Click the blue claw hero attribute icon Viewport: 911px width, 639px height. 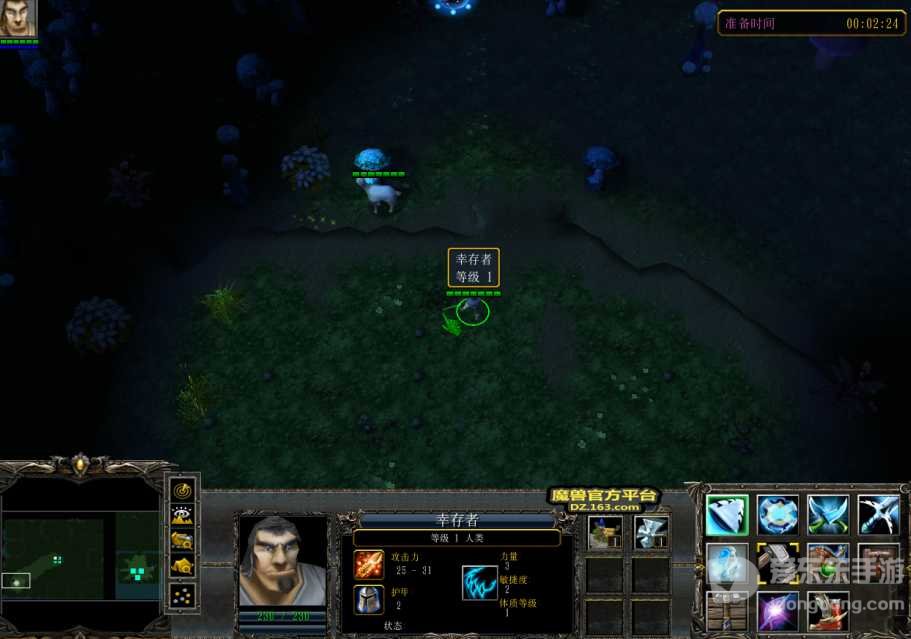point(480,582)
